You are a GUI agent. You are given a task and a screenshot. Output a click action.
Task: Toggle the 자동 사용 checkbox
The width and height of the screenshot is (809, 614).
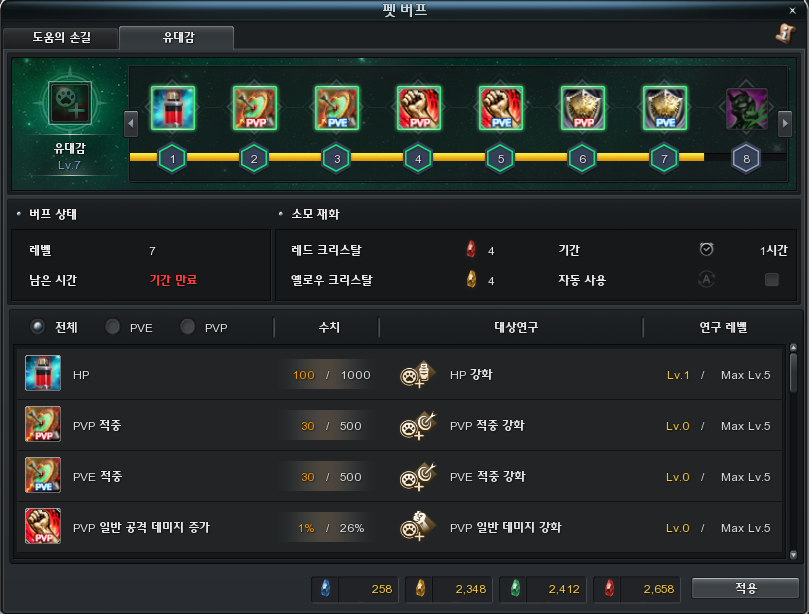tap(771, 280)
